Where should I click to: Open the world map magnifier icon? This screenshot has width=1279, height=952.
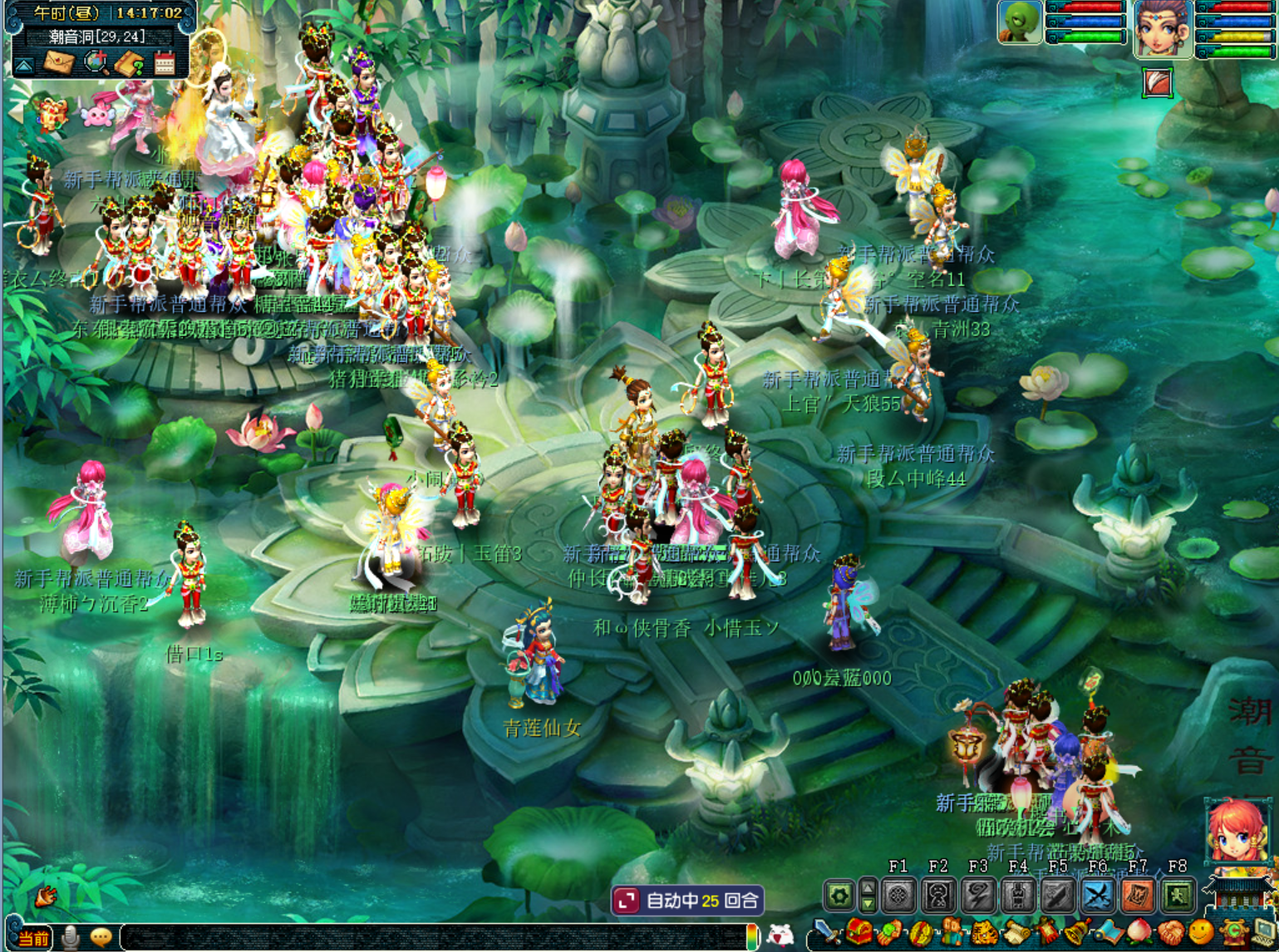[96, 63]
